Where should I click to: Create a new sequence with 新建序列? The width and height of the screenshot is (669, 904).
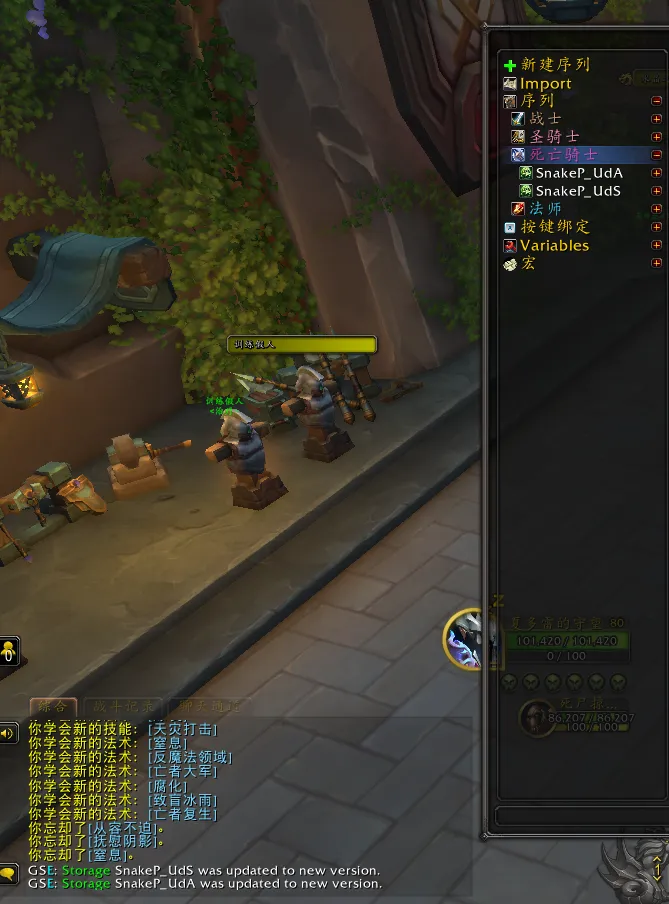(554, 65)
